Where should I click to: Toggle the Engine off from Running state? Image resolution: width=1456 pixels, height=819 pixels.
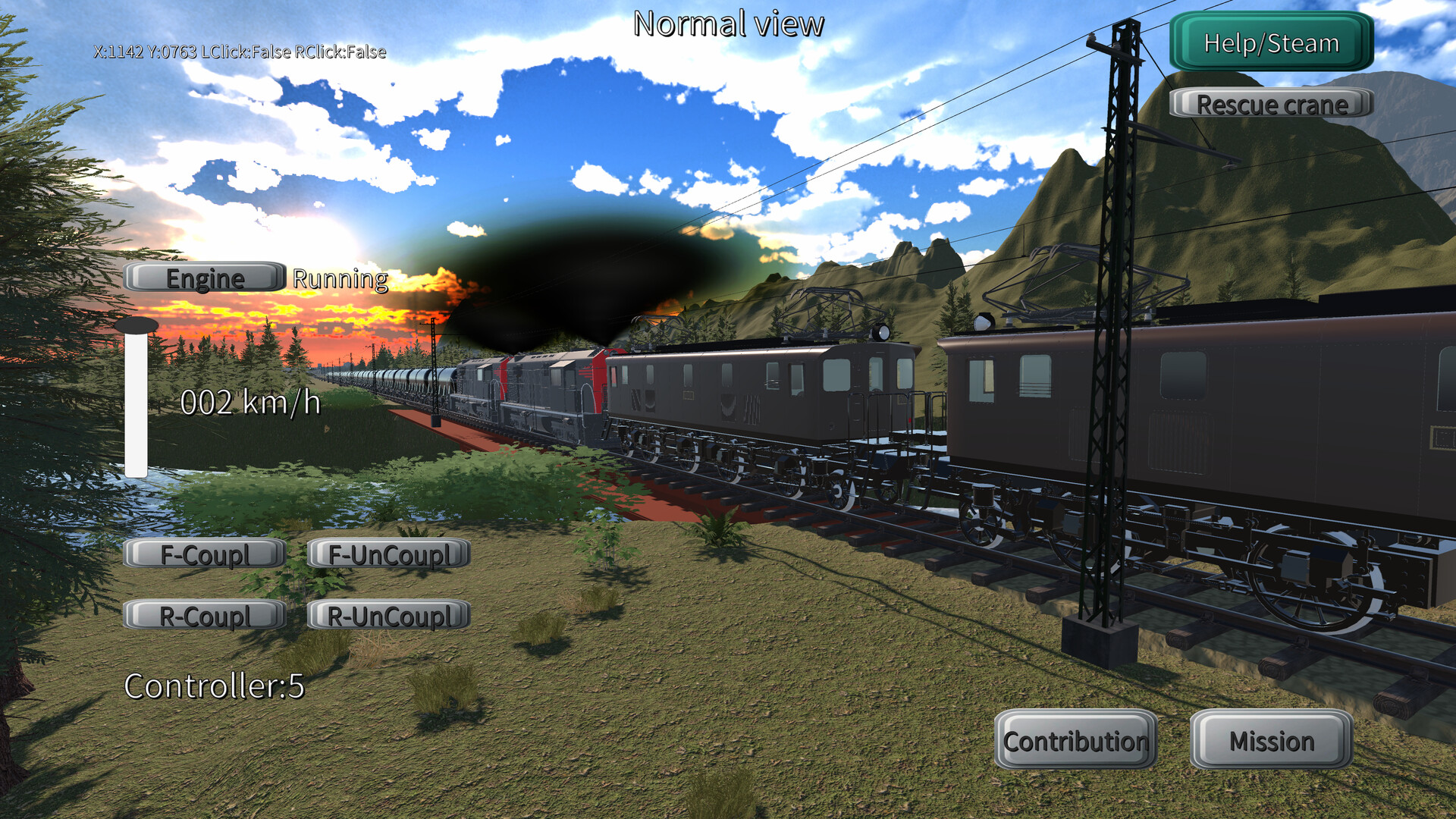pyautogui.click(x=205, y=278)
